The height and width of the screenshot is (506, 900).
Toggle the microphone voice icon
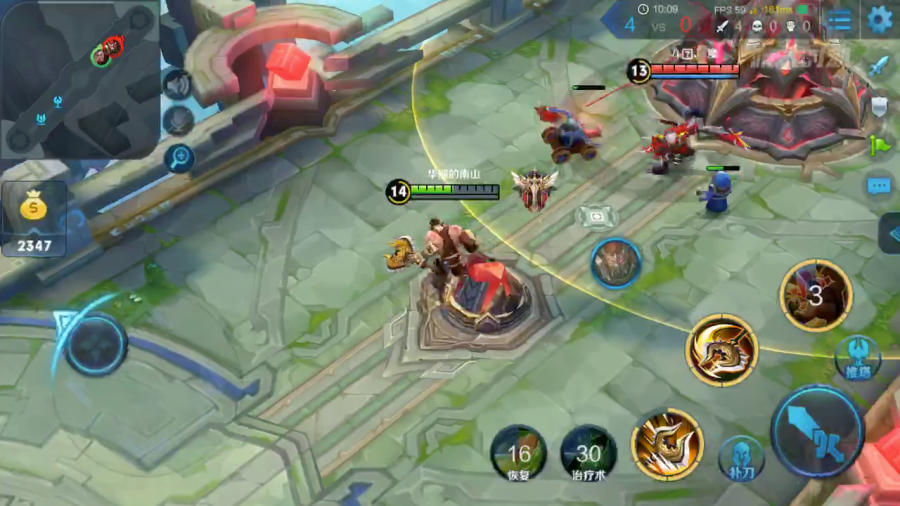[x=178, y=121]
